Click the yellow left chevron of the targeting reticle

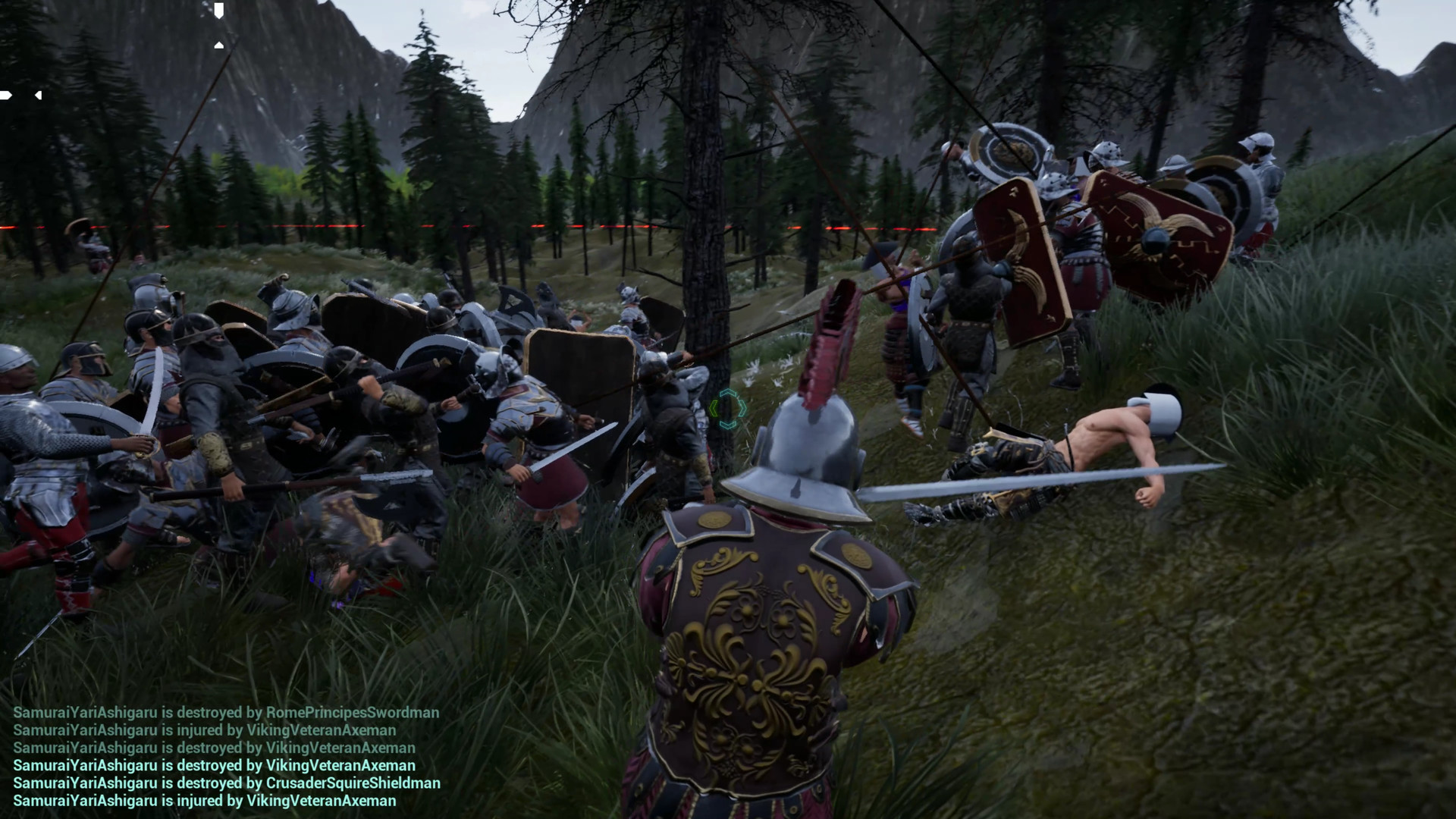pos(714,409)
